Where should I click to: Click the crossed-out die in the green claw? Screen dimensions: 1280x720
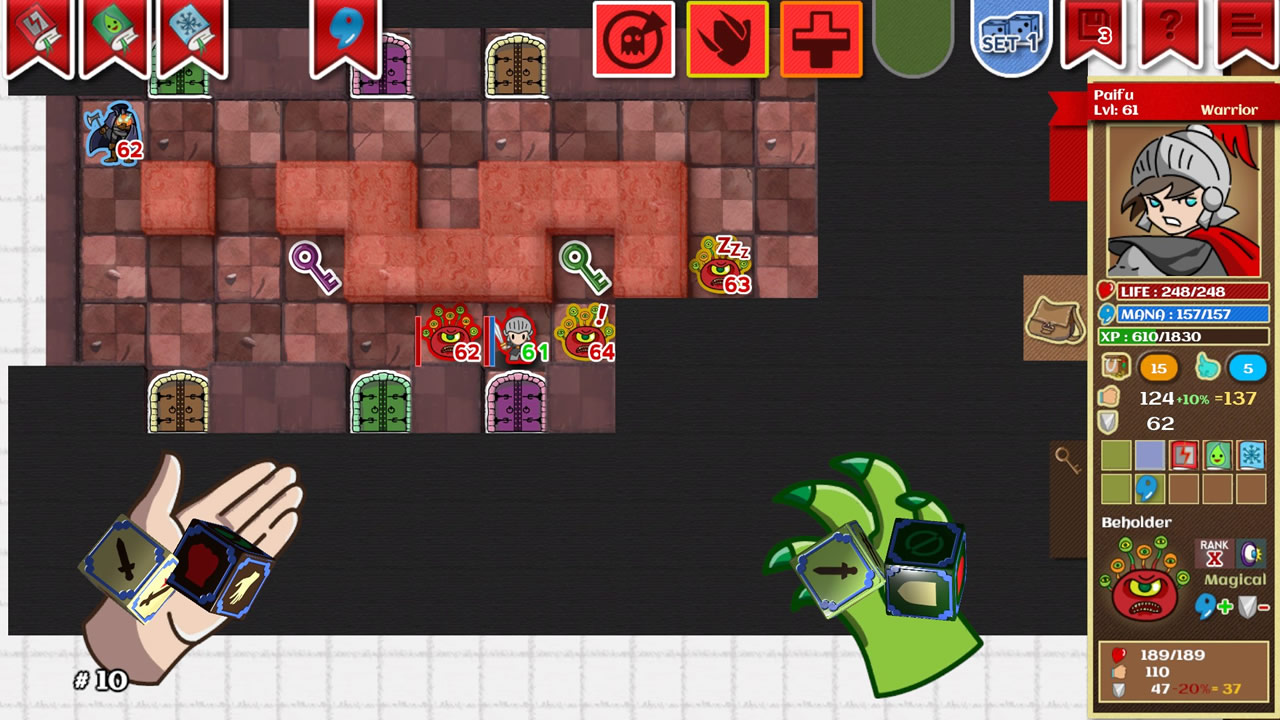925,548
